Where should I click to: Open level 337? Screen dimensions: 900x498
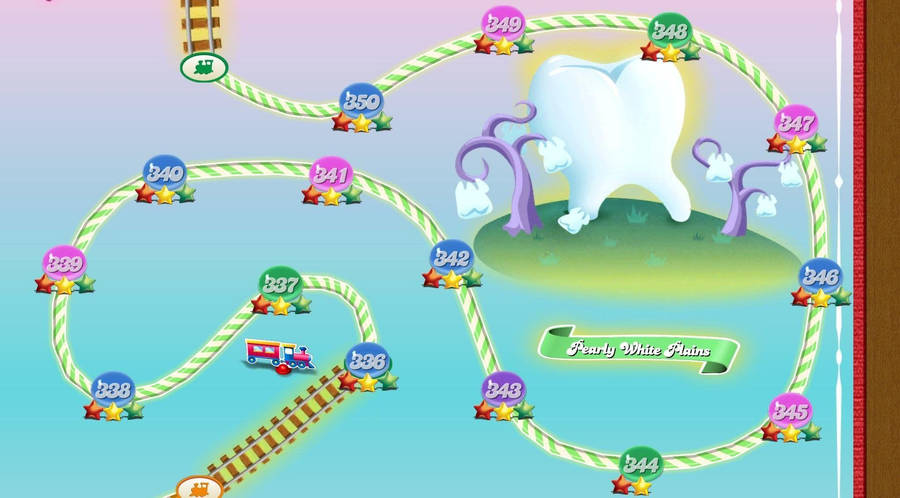[x=280, y=284]
